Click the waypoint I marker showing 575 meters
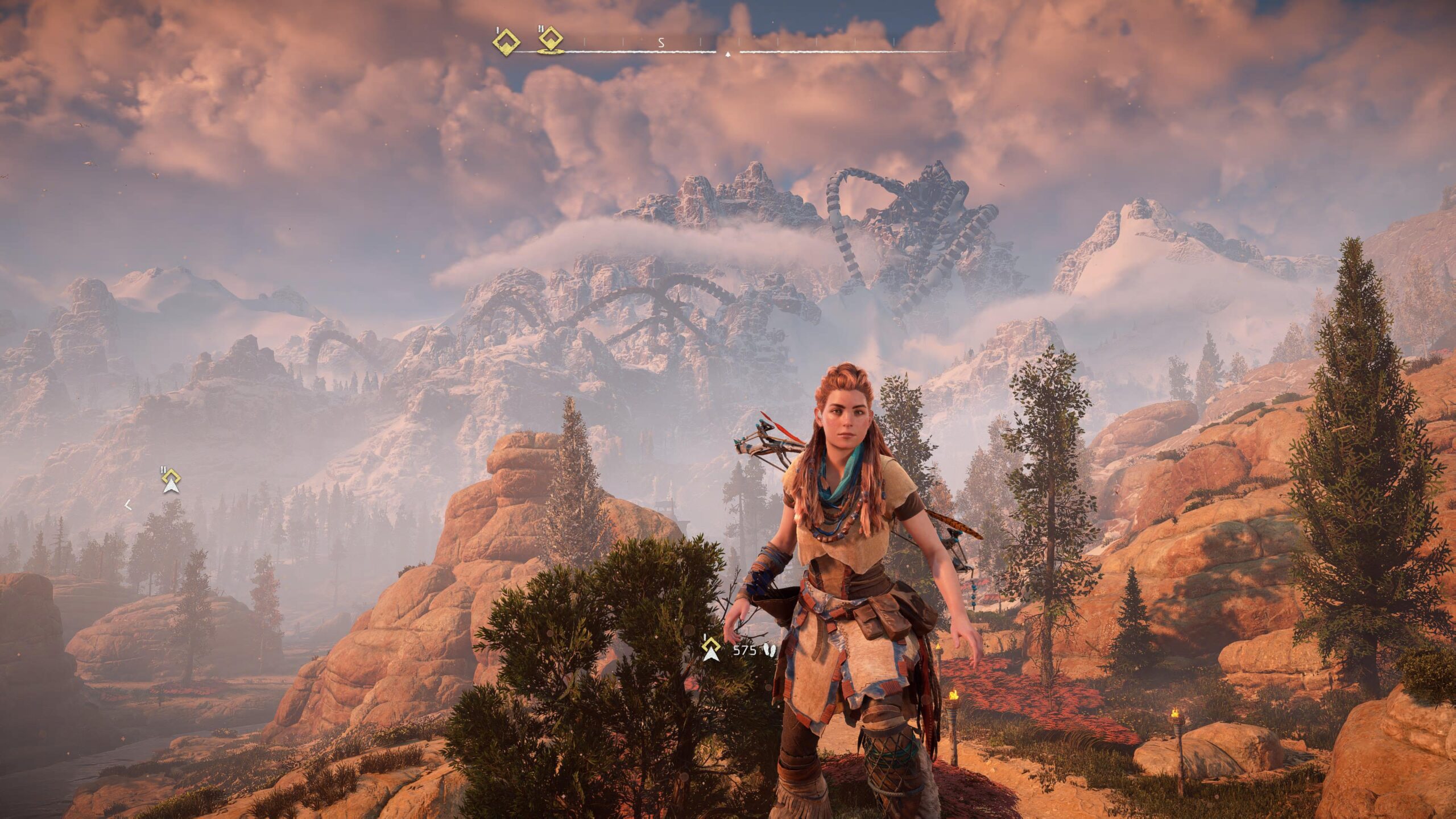This screenshot has height=819, width=1456. [711, 645]
